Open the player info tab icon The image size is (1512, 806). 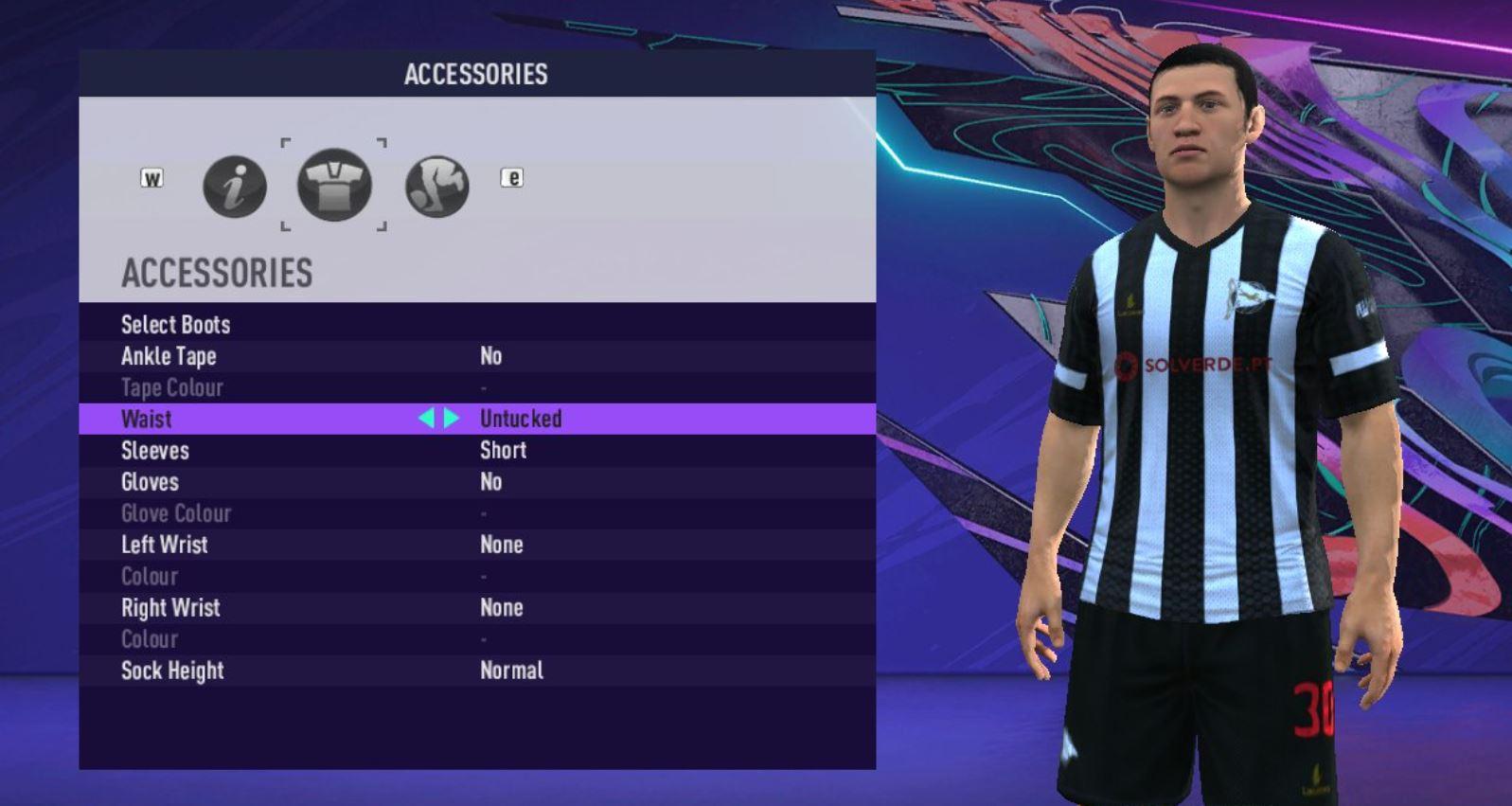[235, 186]
